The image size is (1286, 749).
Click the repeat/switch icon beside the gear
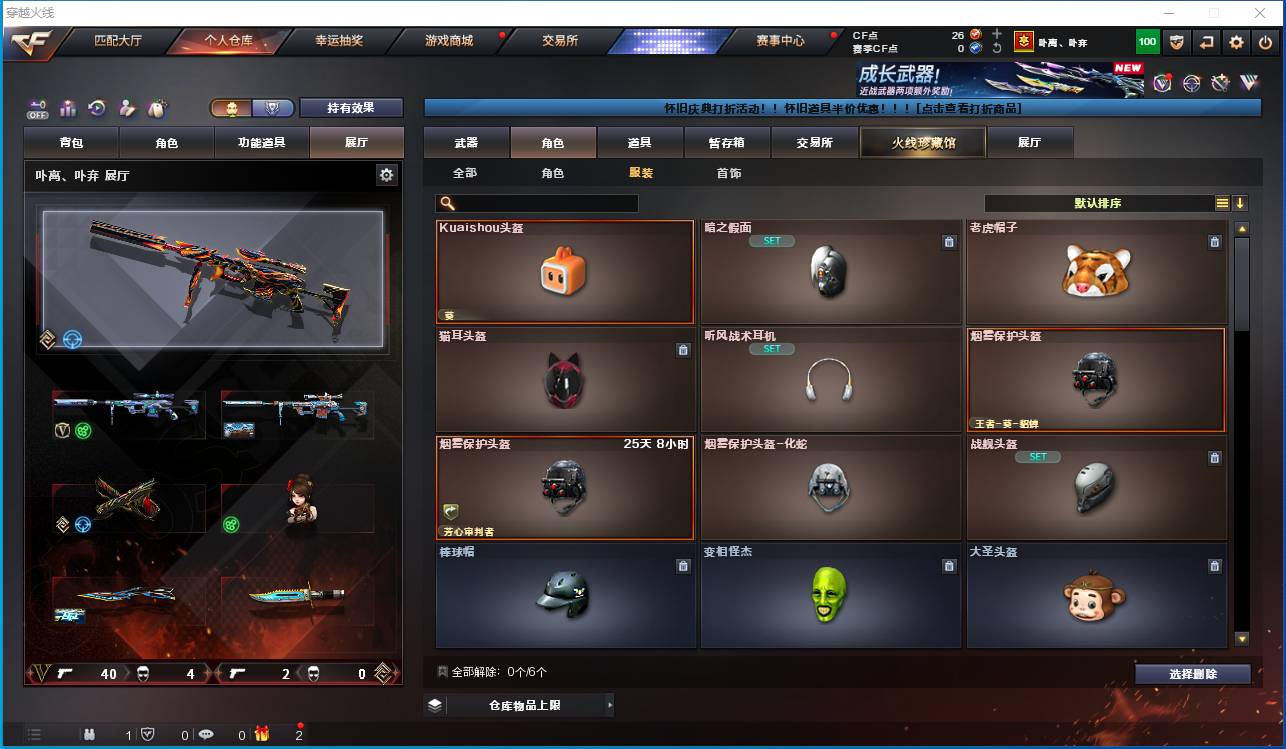(x=1207, y=42)
